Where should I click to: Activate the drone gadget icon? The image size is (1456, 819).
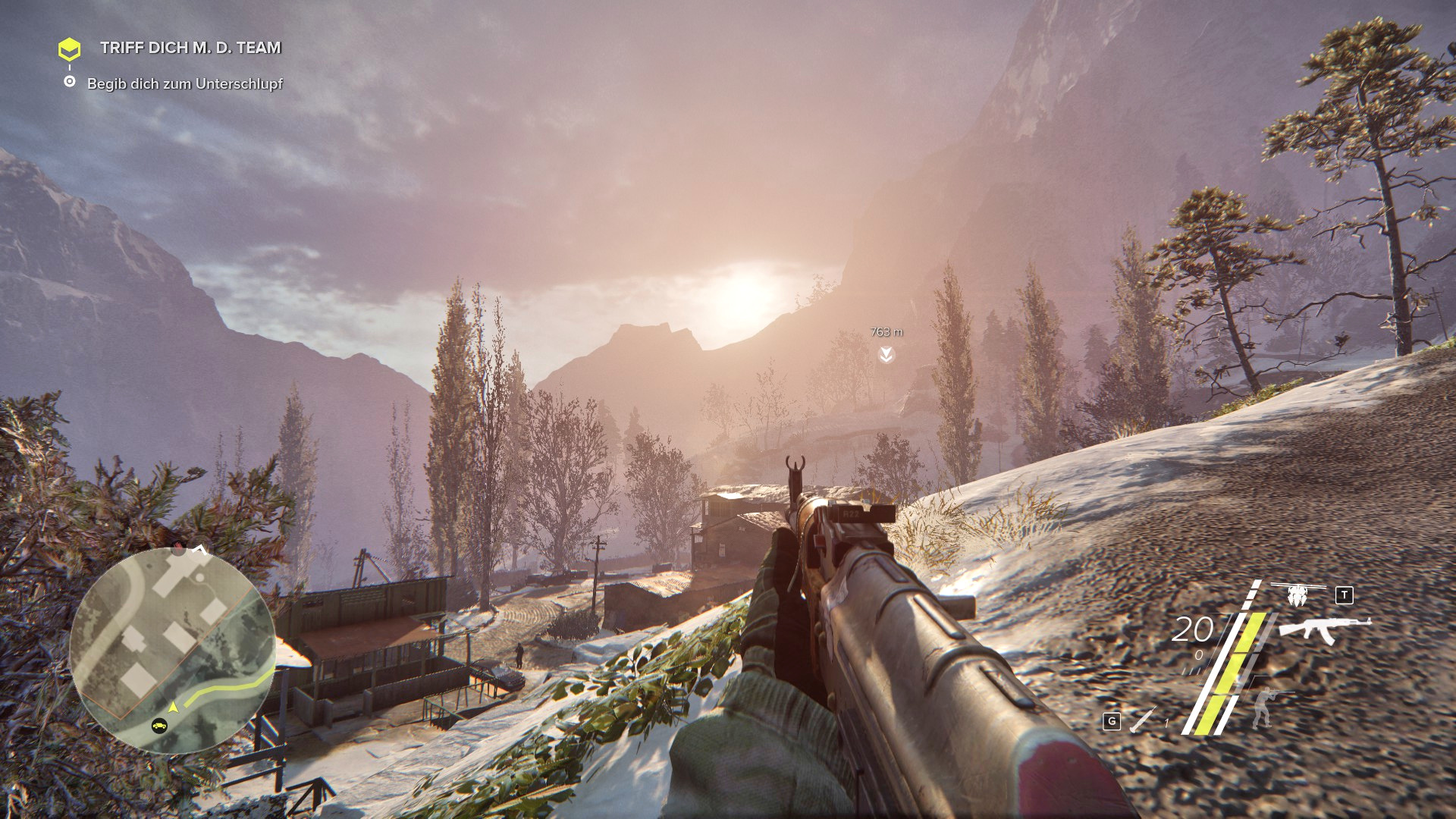1298,594
